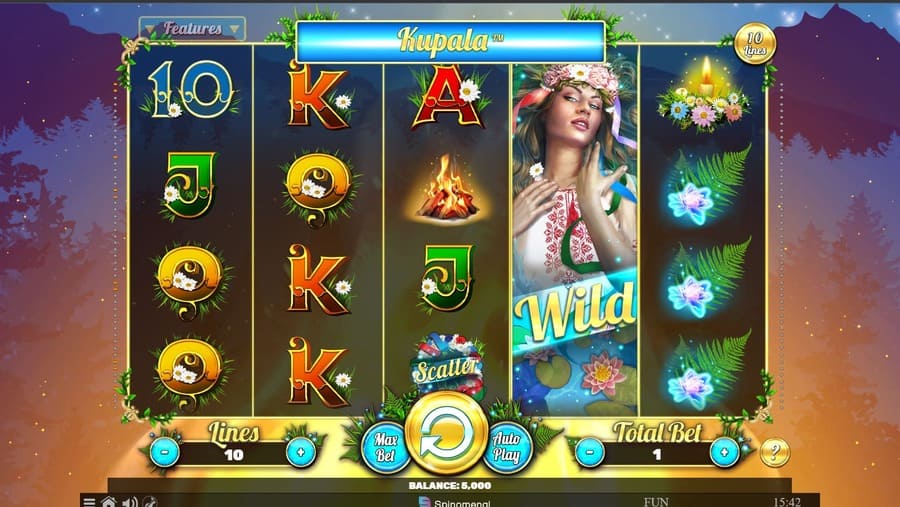
Task: Raise the Total Bet amount
Action: 724,451
